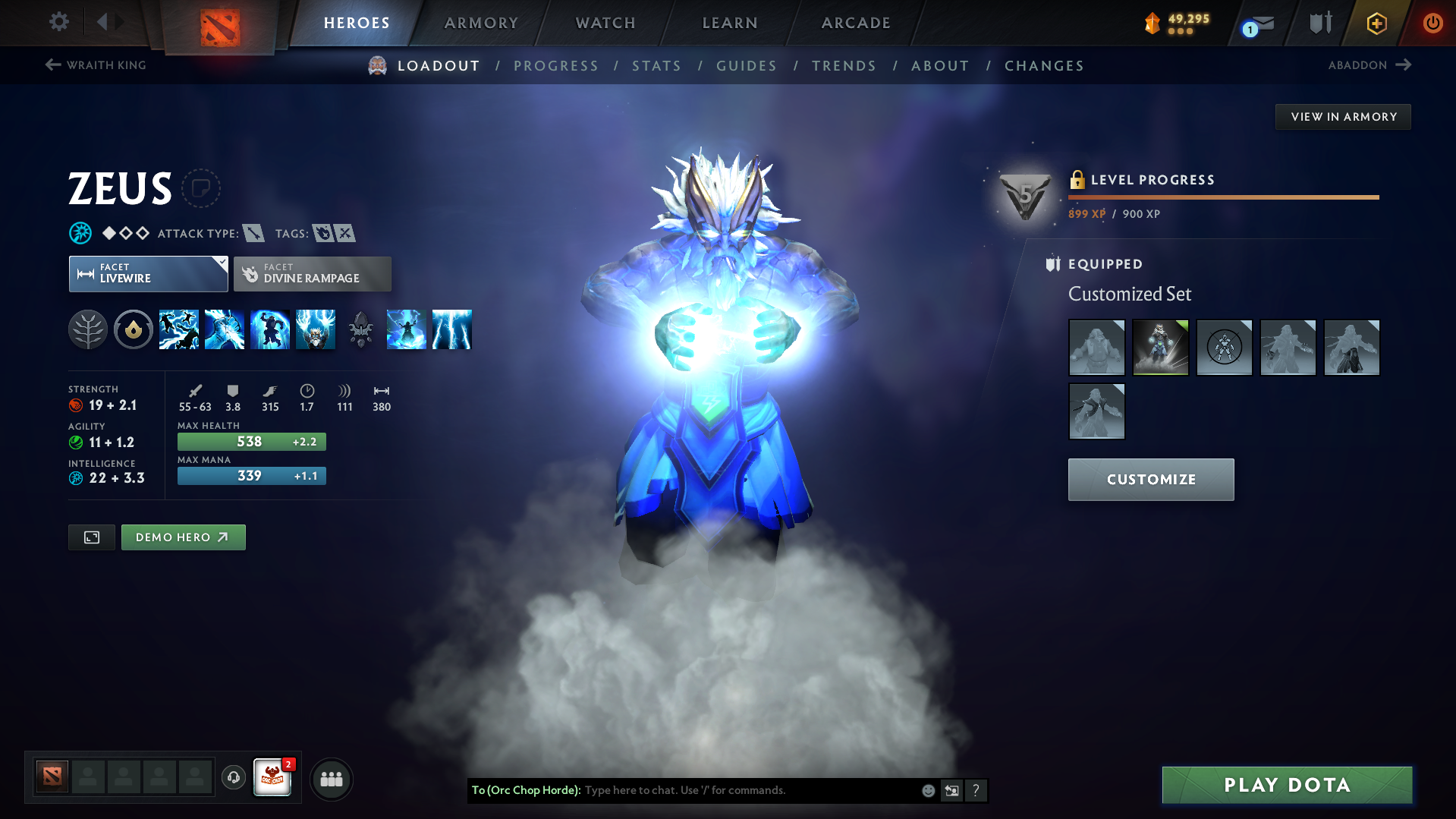Click the CUSTOMIZE button

click(x=1150, y=479)
